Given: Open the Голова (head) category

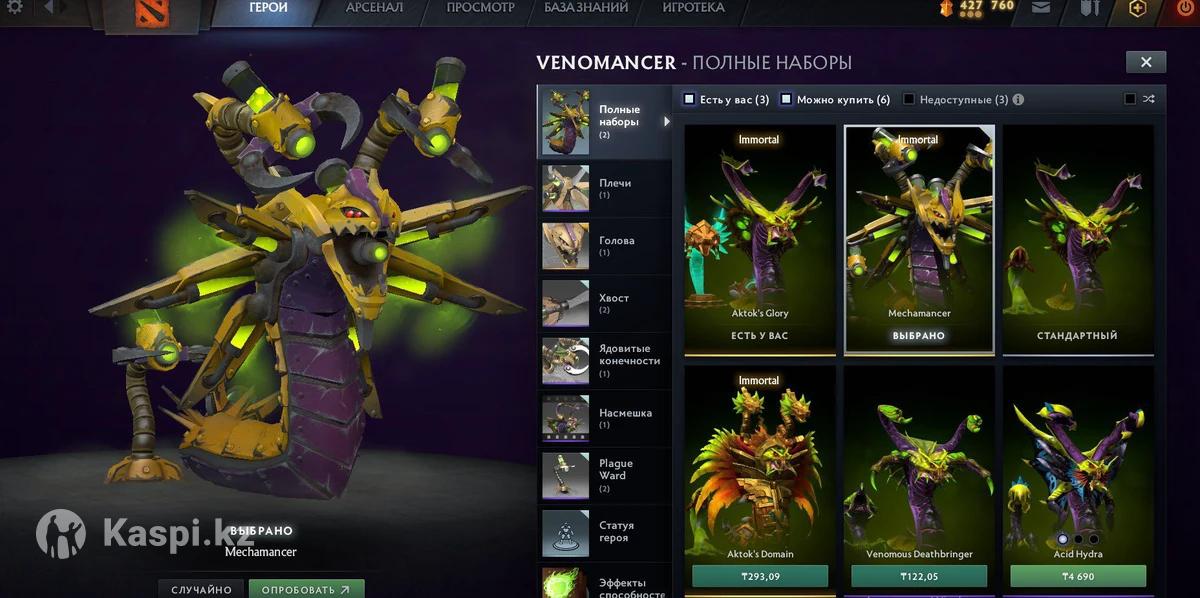Looking at the screenshot, I should point(604,246).
